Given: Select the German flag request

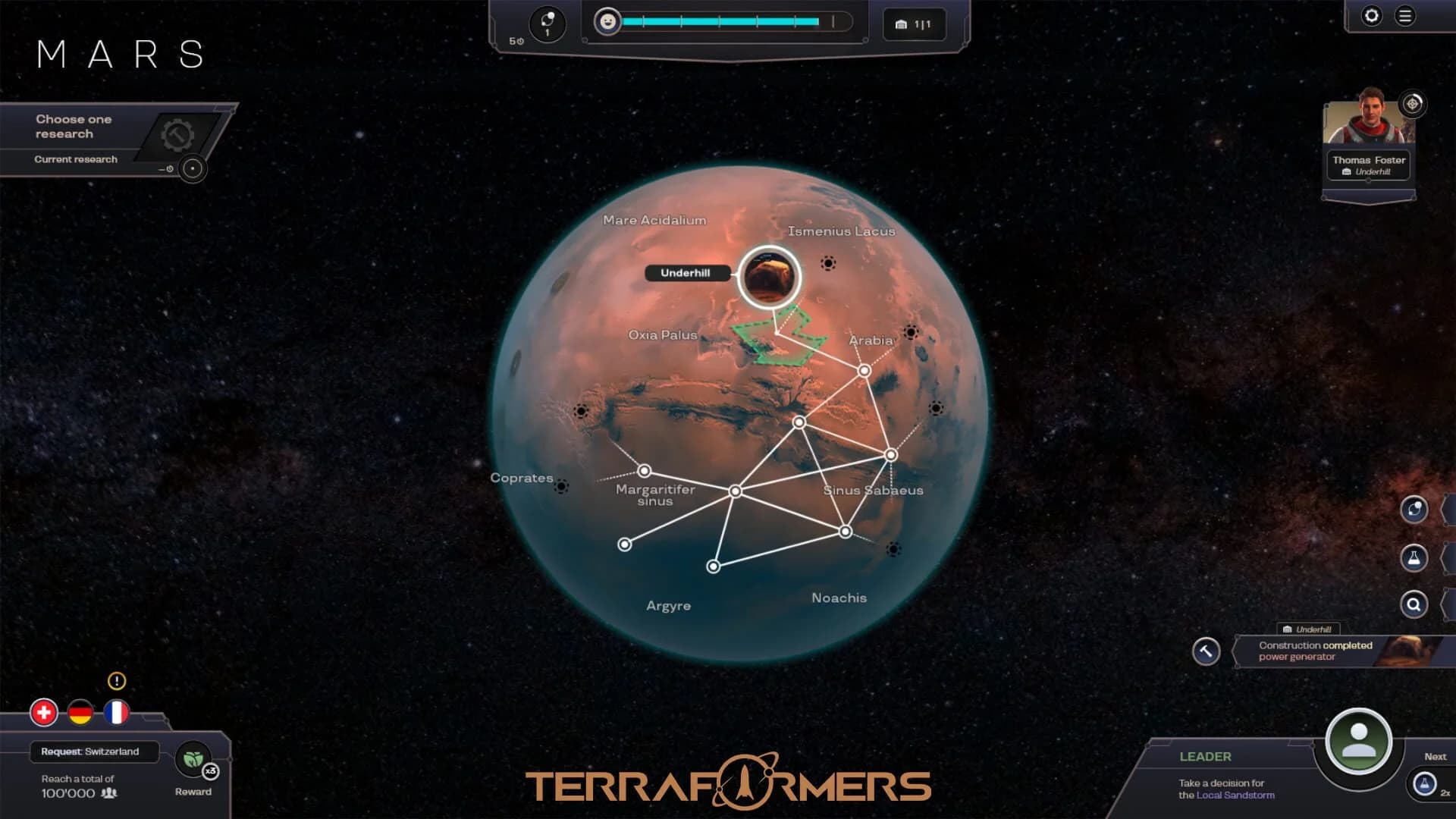Looking at the screenshot, I should point(80,711).
